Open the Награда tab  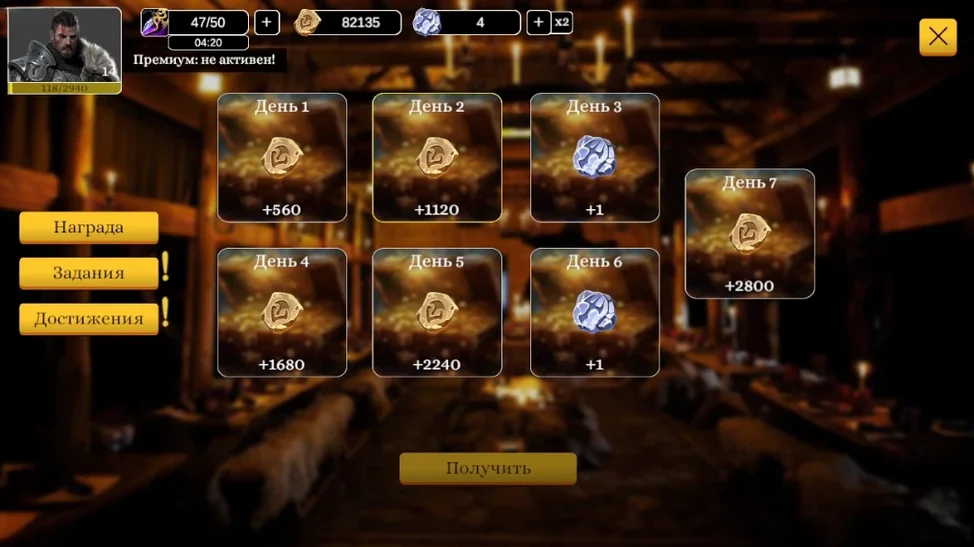pyautogui.click(x=89, y=228)
